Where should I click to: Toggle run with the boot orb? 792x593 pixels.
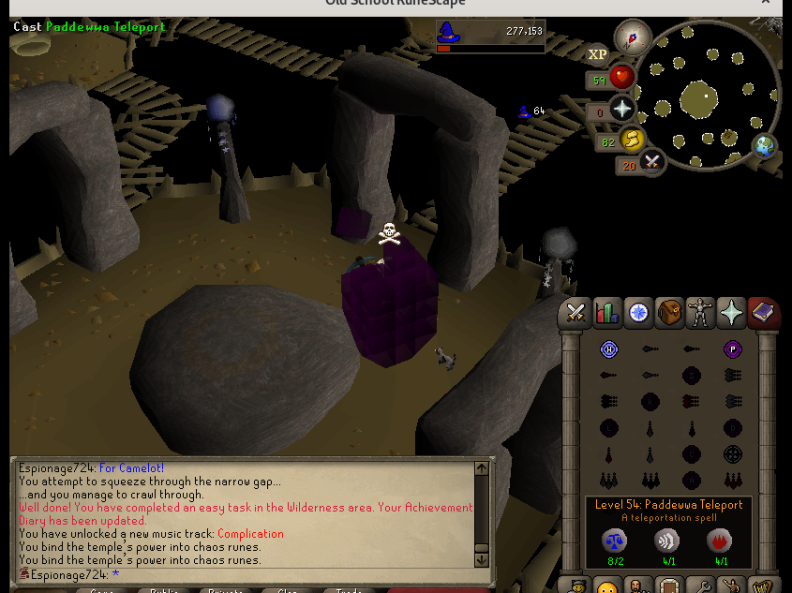(x=631, y=141)
